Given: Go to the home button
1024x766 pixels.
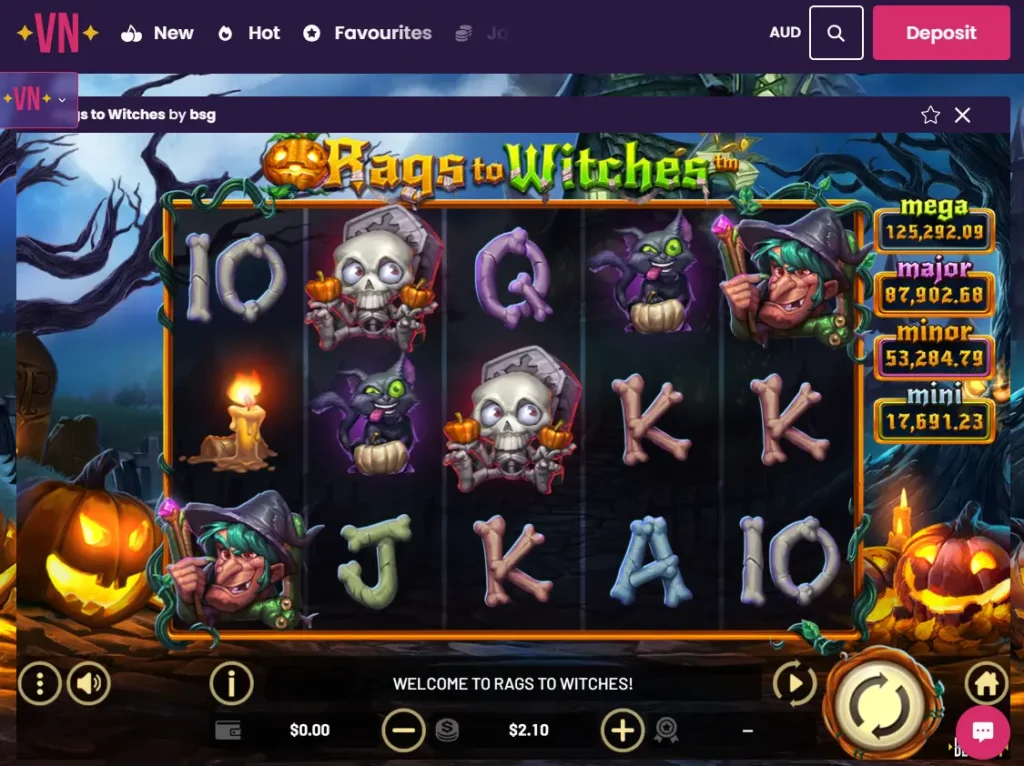Looking at the screenshot, I should tap(986, 684).
